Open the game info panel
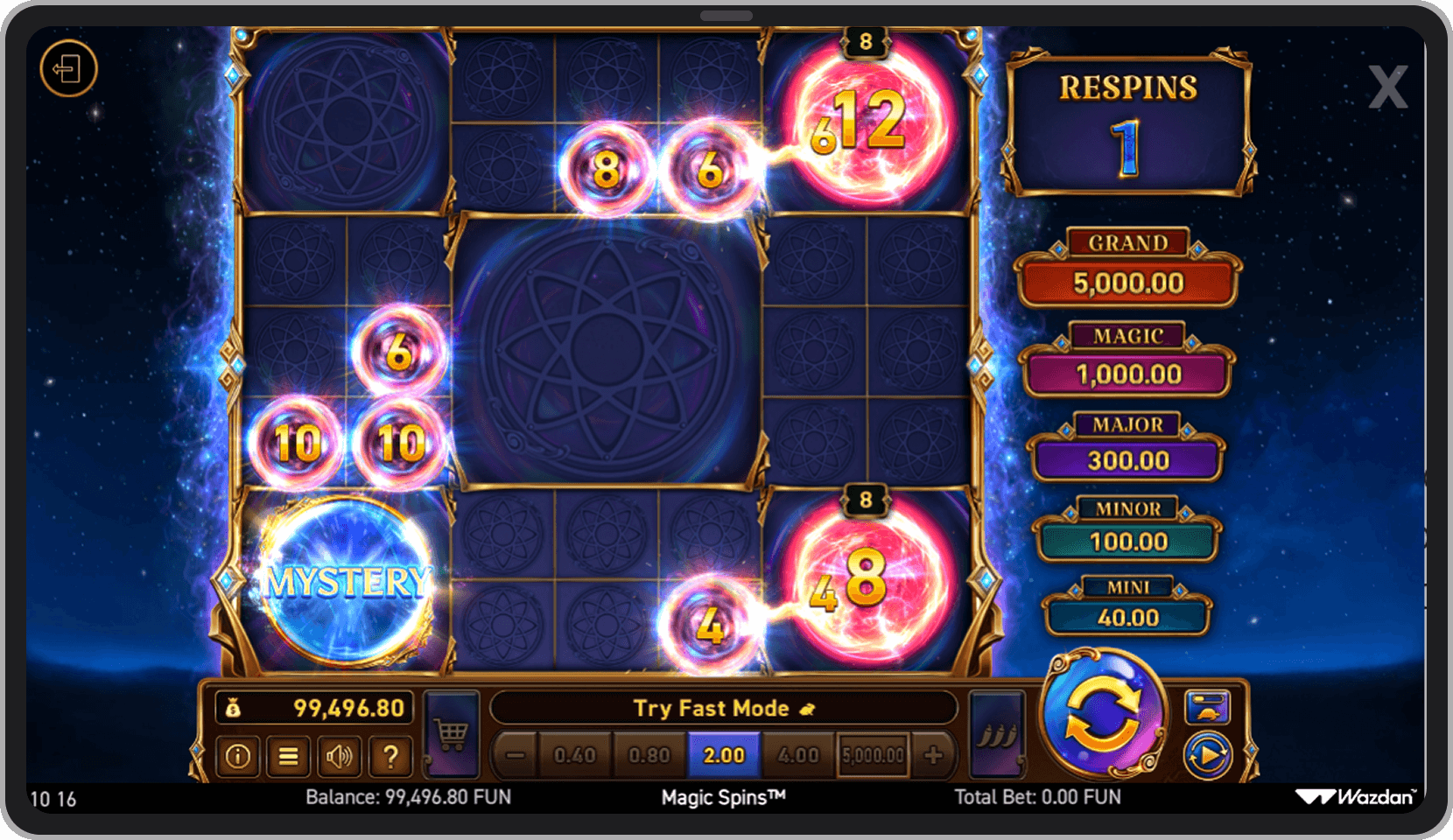The height and width of the screenshot is (840, 1453). click(x=237, y=756)
